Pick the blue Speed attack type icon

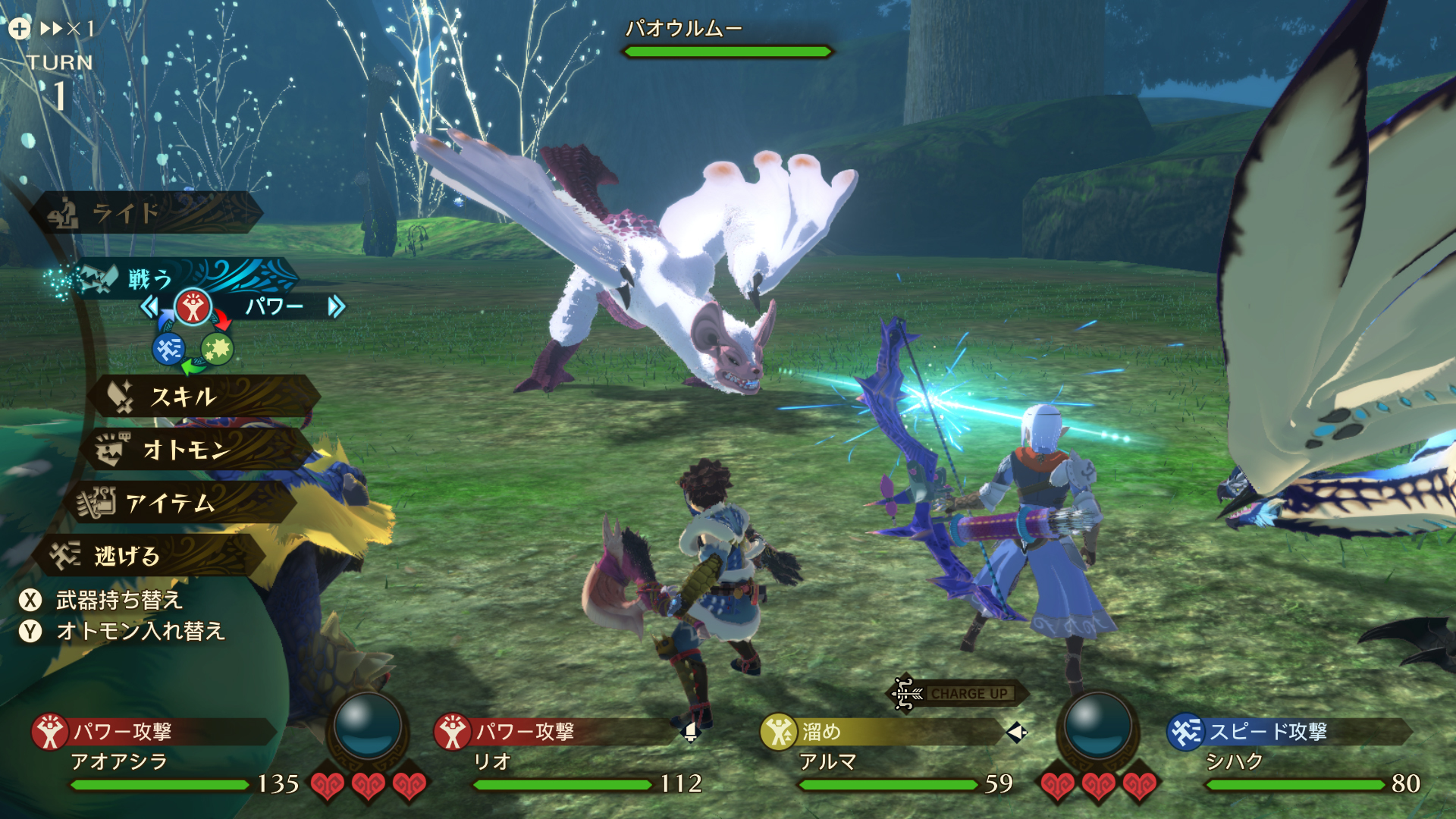pos(168,349)
